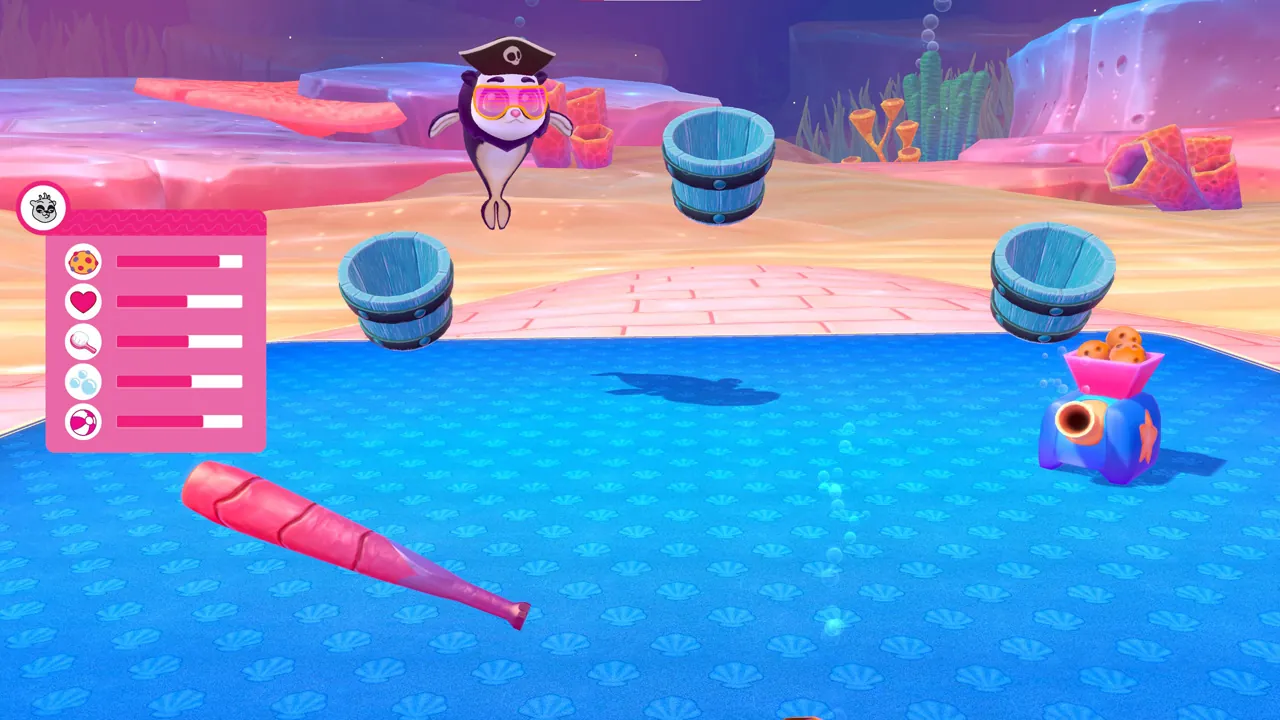The height and width of the screenshot is (720, 1280).
Task: Select the cookie hunger stat icon
Action: 83,262
